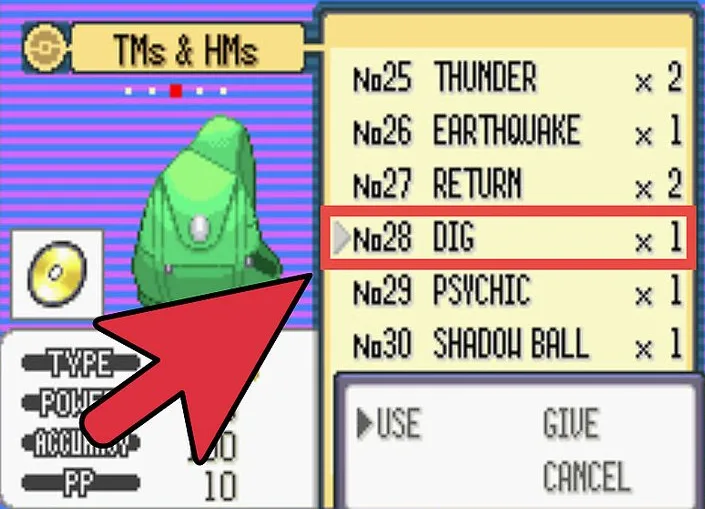Click the TMs & HMs pocket header
This screenshot has width=705, height=509.
point(186,48)
